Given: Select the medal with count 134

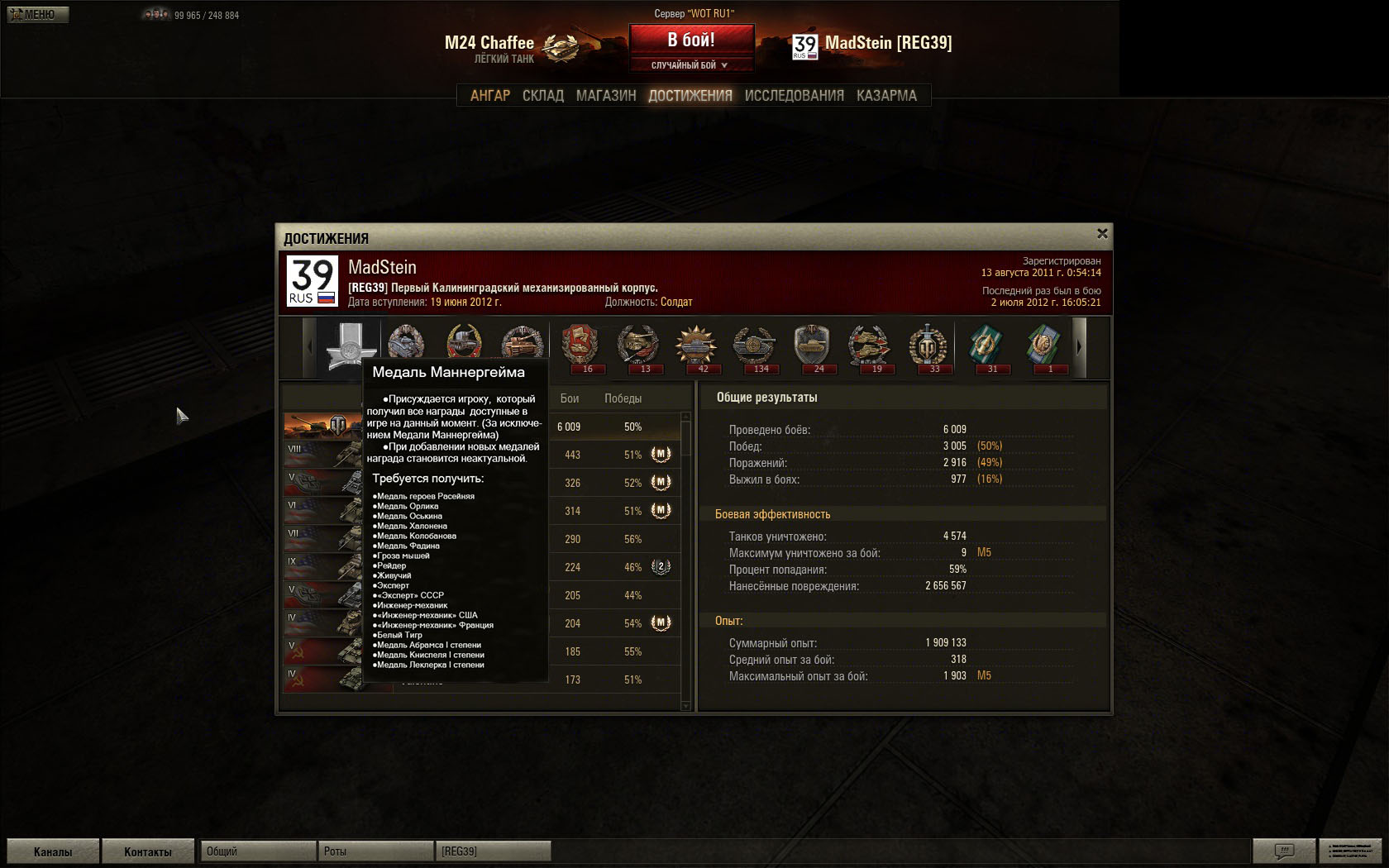Looking at the screenshot, I should click(753, 346).
